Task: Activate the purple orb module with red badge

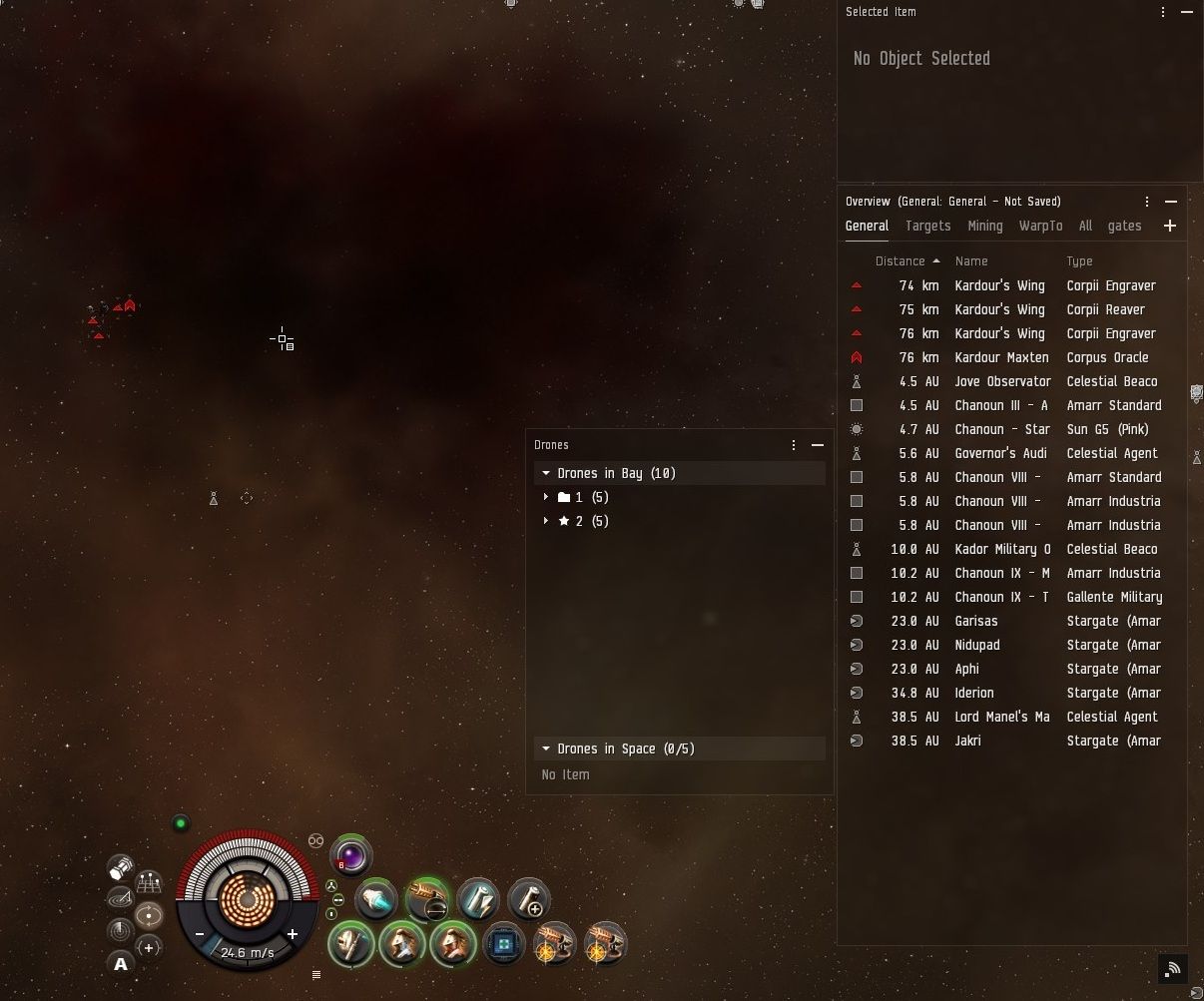Action: click(x=350, y=855)
